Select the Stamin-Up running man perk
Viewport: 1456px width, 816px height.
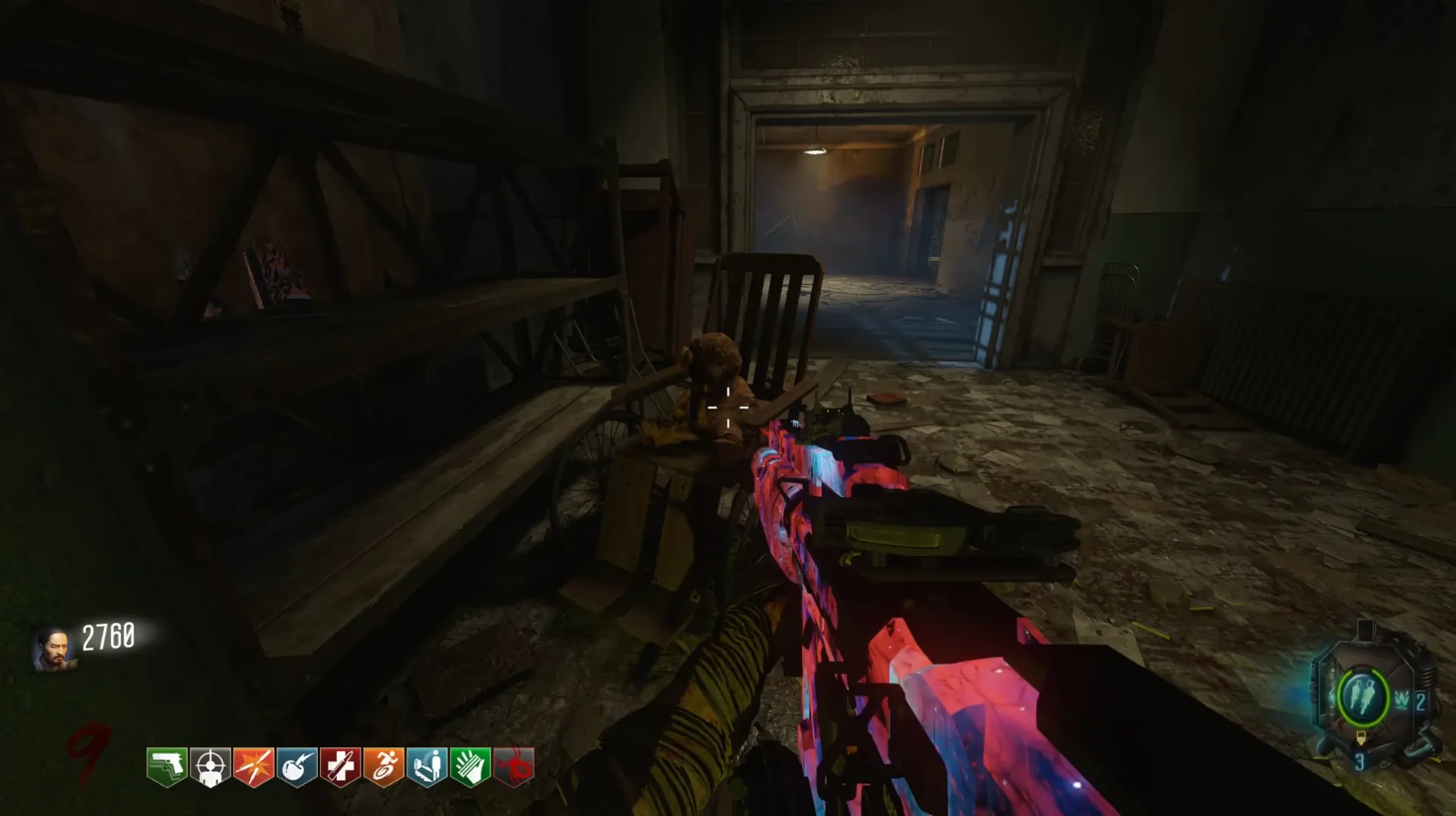click(x=383, y=766)
